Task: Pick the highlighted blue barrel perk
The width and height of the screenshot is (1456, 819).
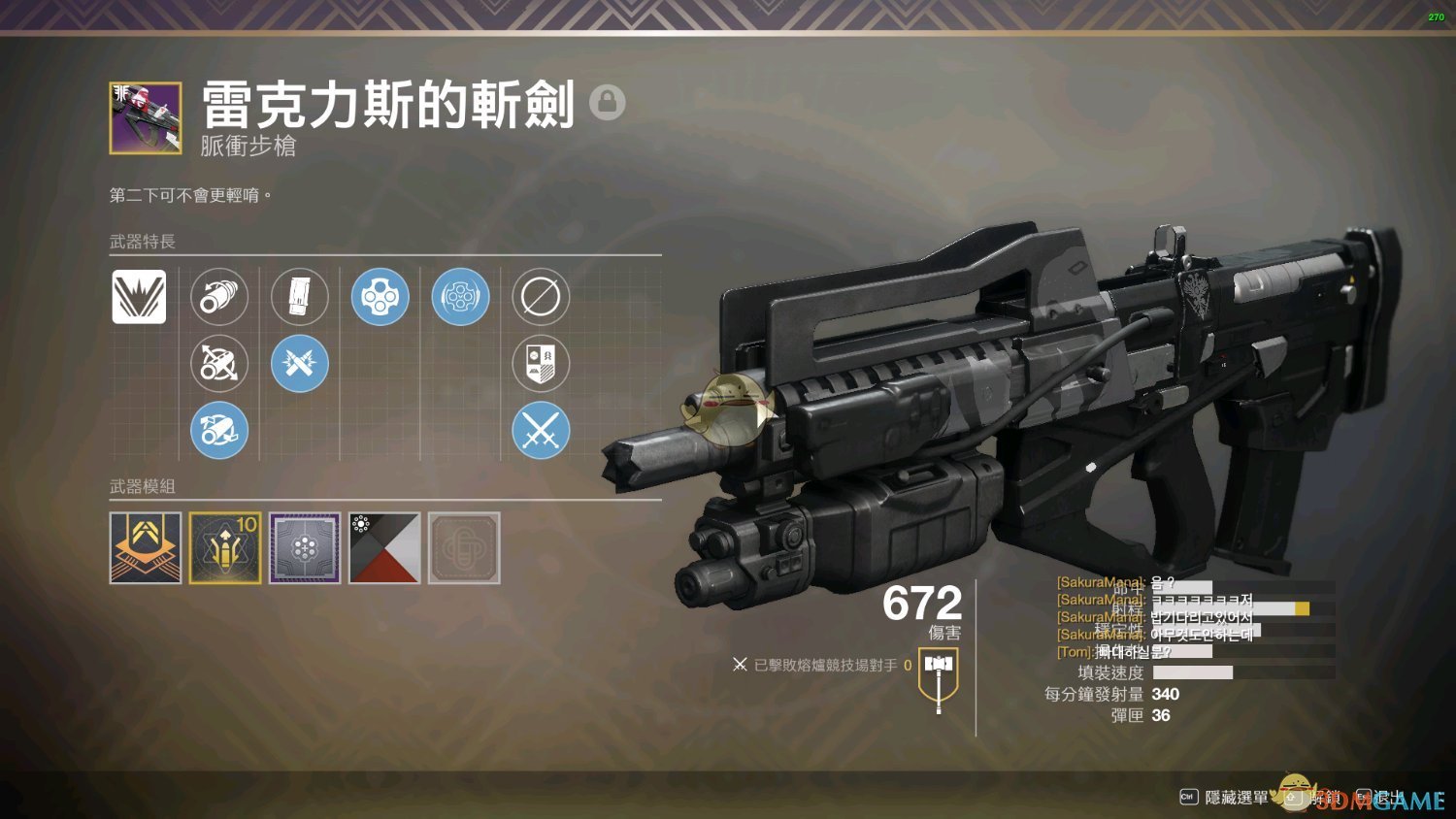Action: click(x=219, y=430)
